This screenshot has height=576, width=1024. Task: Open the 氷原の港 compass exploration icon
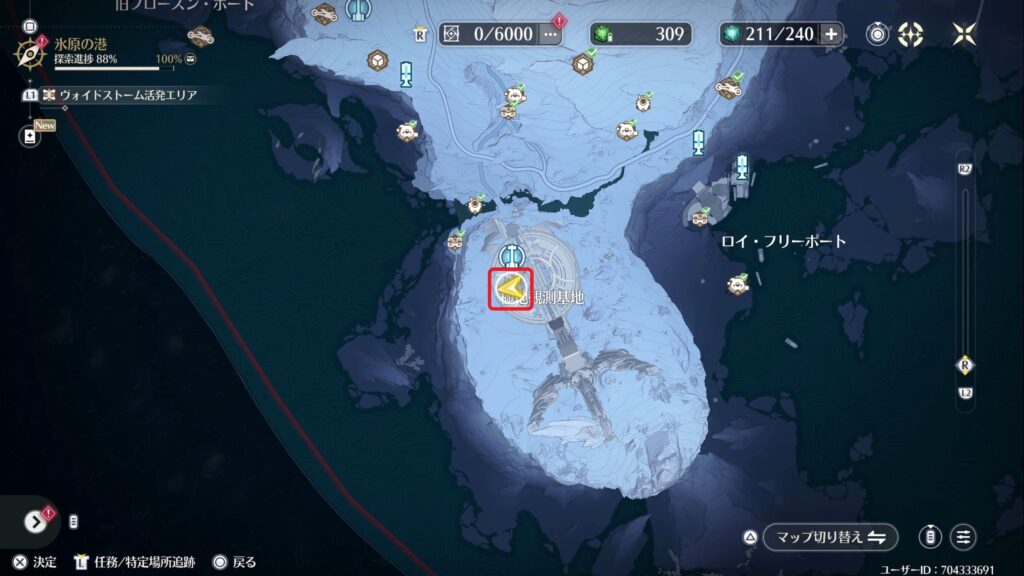29,52
